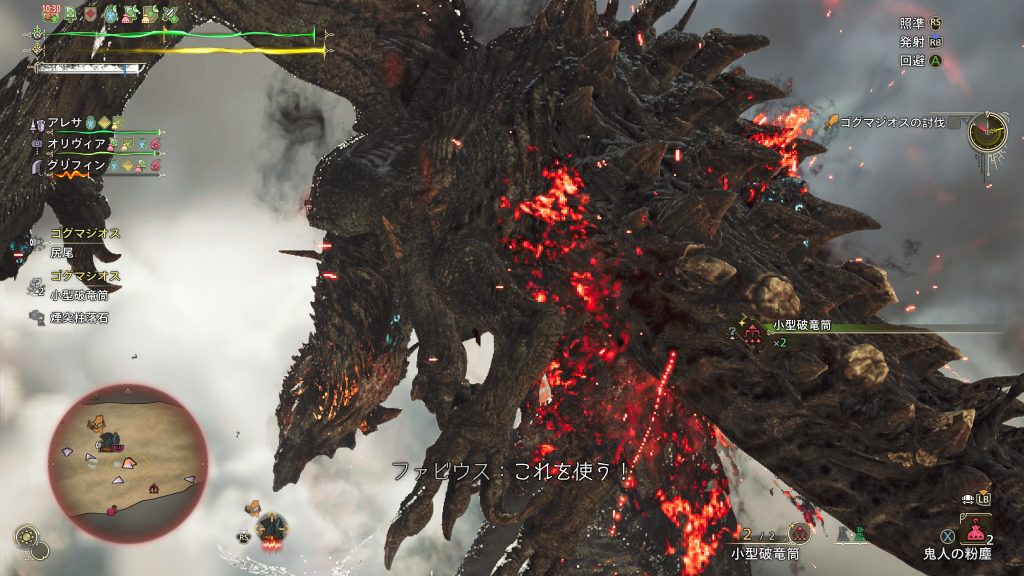Select the 小型破竜筒 slinger ammo icon
Viewport: 1024px width, 576px height.
pyautogui.click(x=799, y=534)
